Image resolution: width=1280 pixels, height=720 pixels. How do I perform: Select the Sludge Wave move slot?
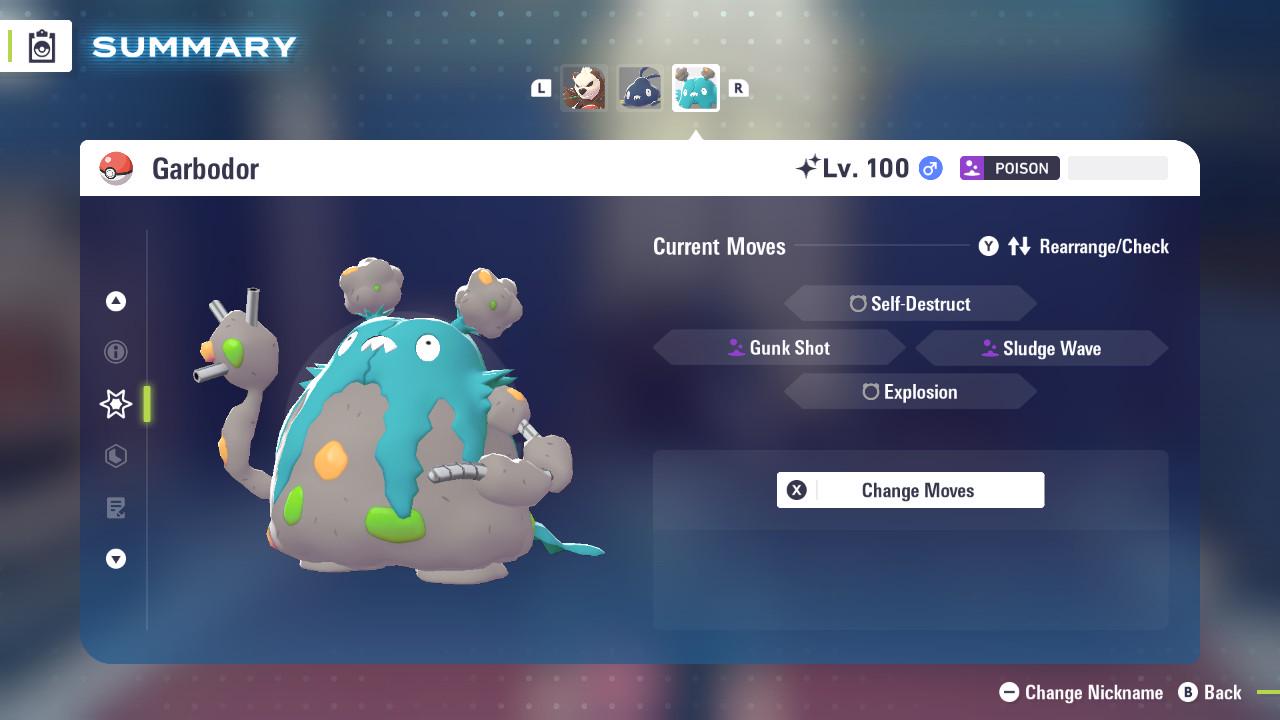coord(1041,347)
